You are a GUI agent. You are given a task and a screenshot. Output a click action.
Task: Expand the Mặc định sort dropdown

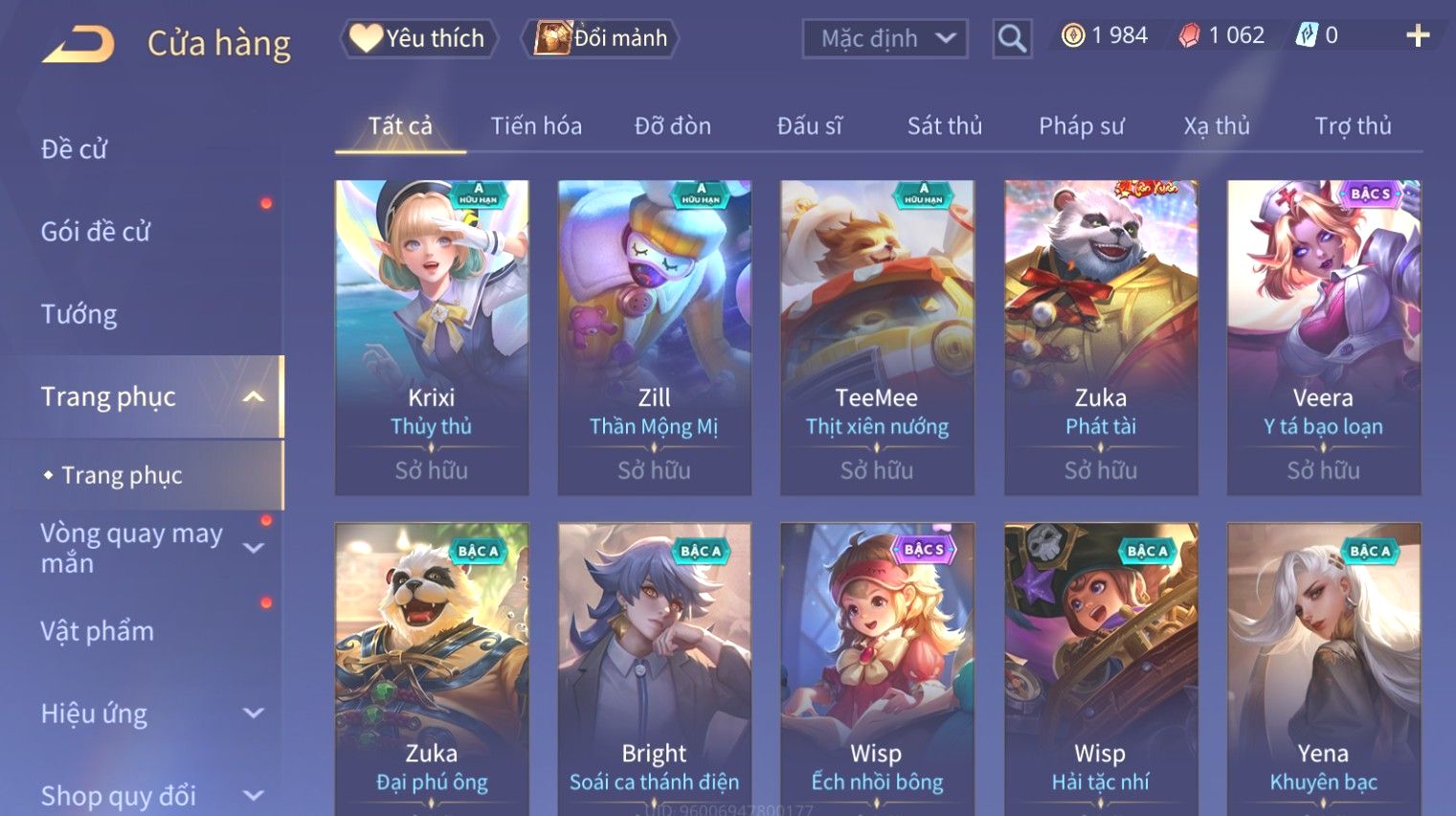(x=885, y=38)
